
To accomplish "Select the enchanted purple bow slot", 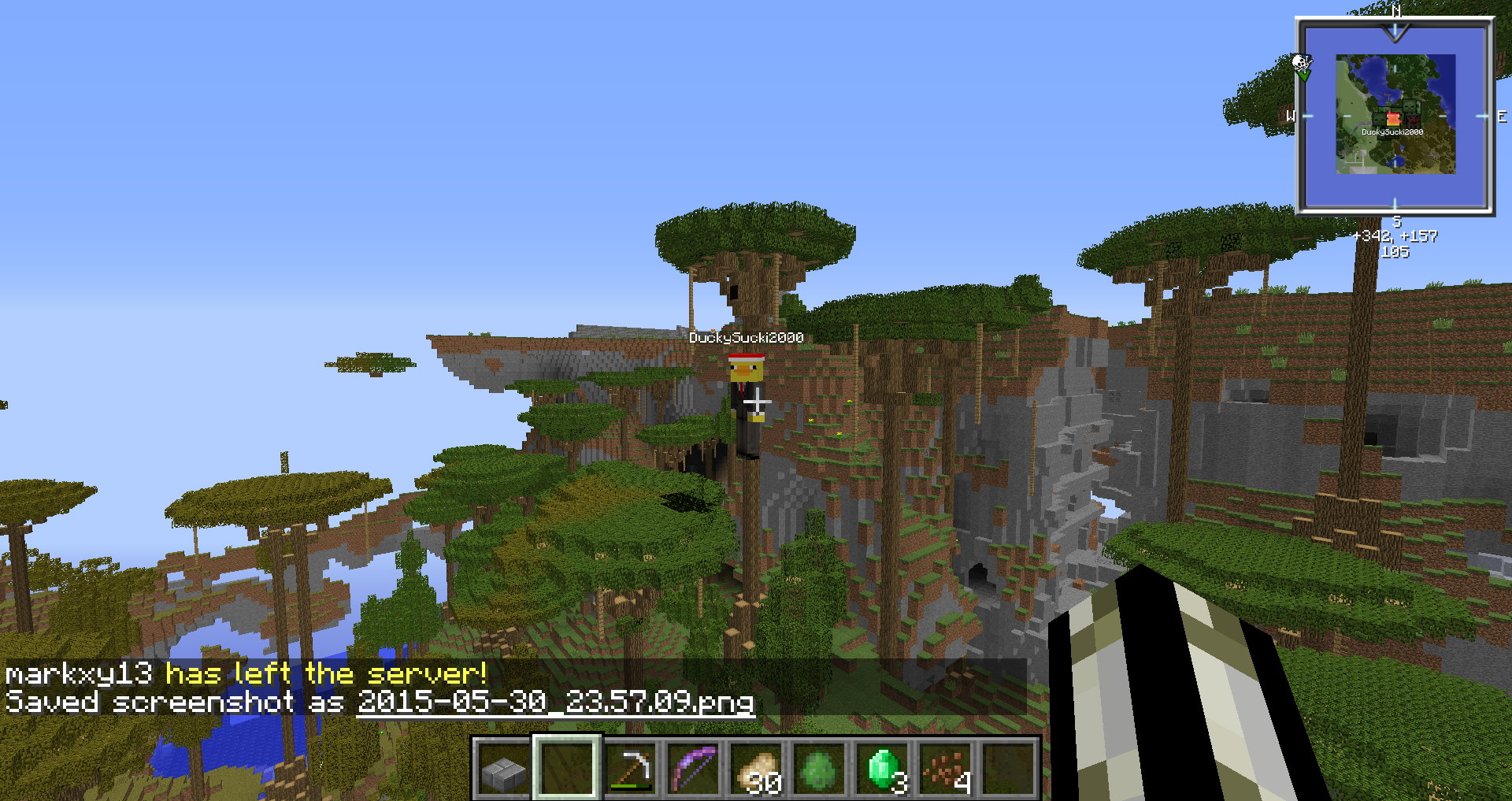I will 694,770.
